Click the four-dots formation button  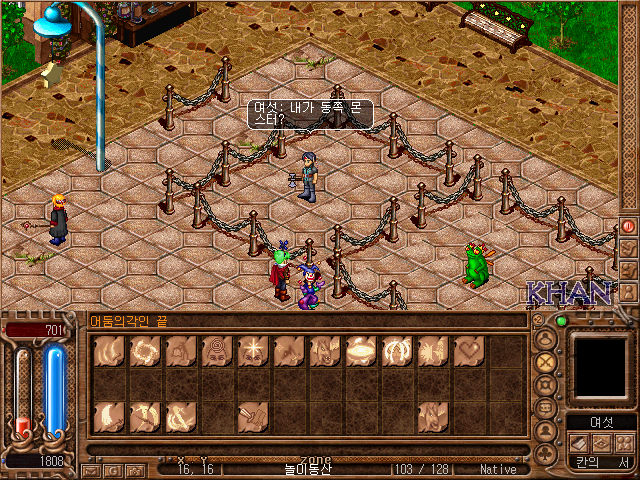pyautogui.click(x=623, y=442)
